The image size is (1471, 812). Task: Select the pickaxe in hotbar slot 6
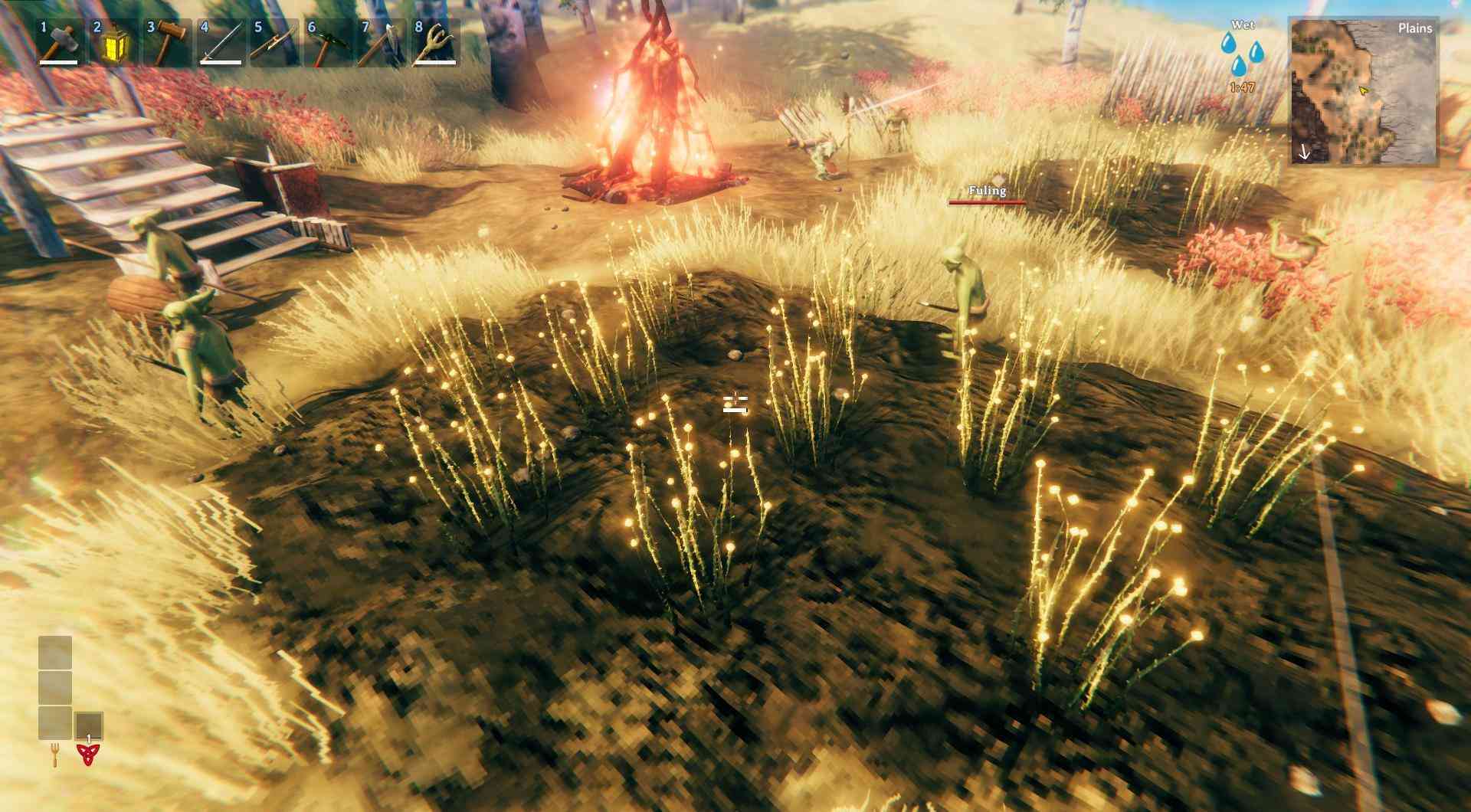326,43
